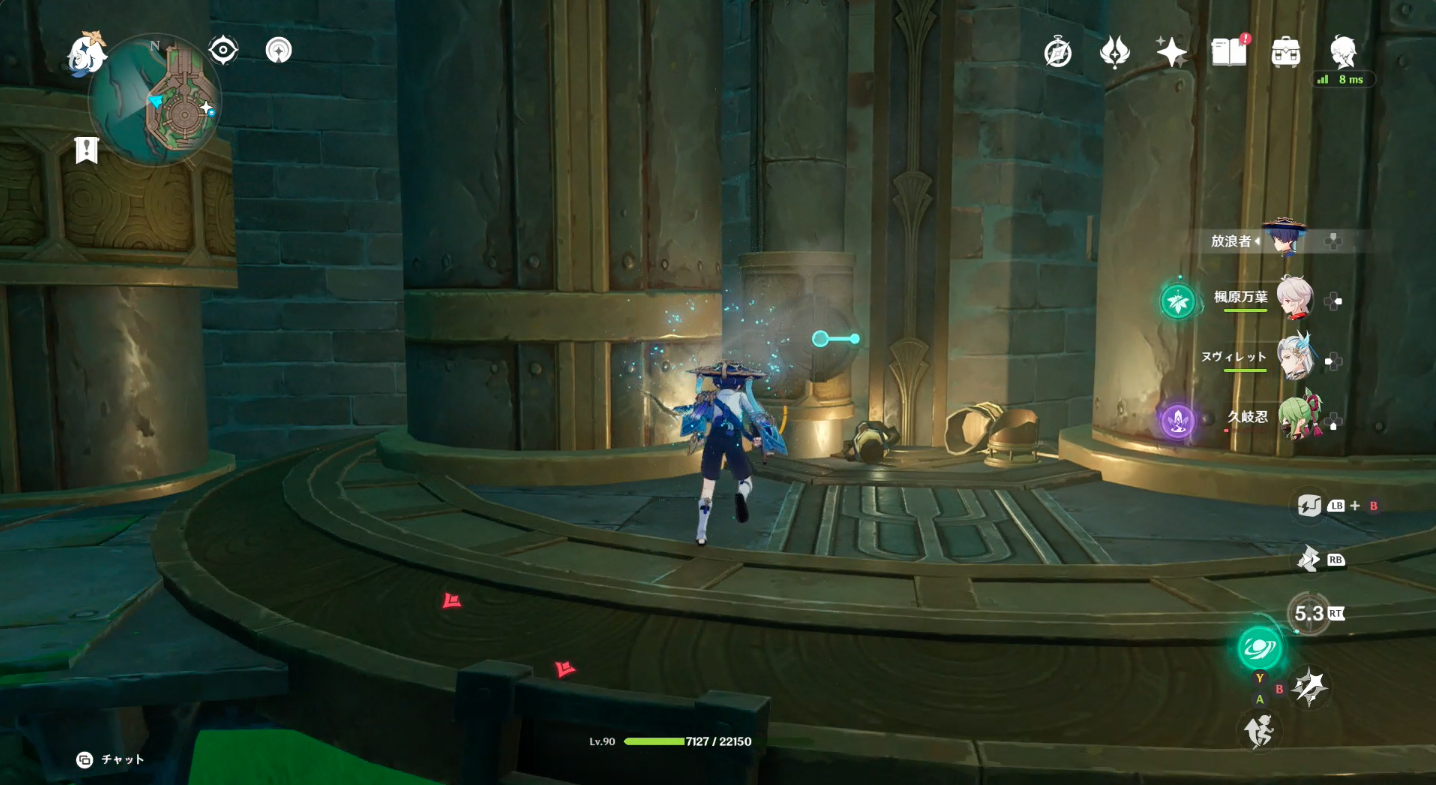
Task: Expand the circular minimap
Action: pyautogui.click(x=157, y=100)
